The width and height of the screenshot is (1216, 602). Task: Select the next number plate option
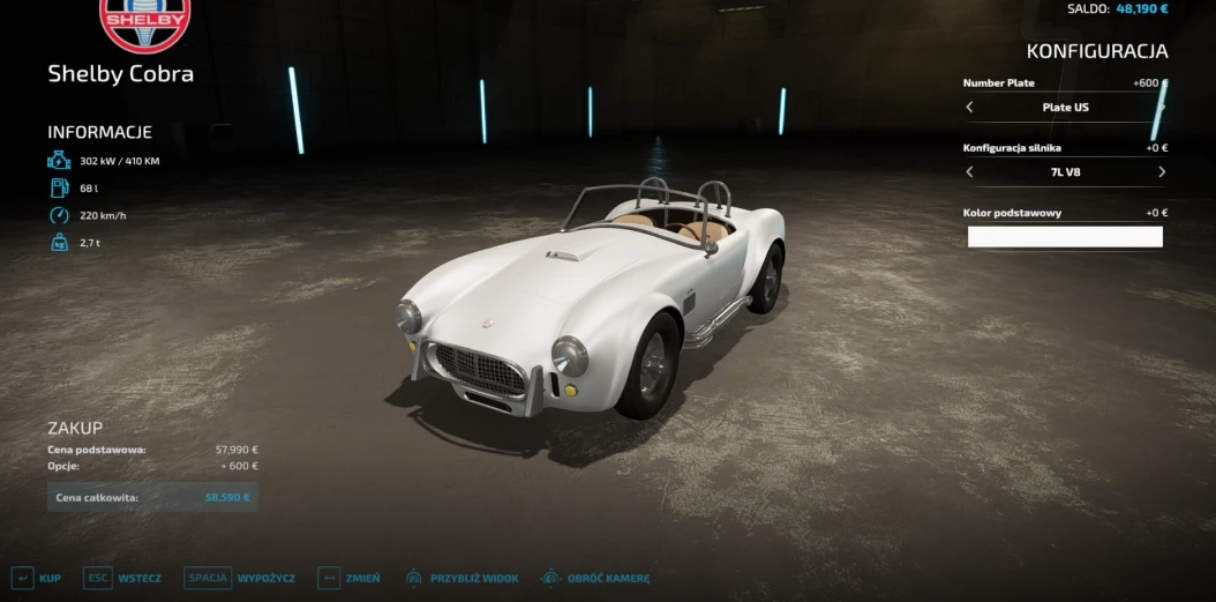click(x=1161, y=107)
